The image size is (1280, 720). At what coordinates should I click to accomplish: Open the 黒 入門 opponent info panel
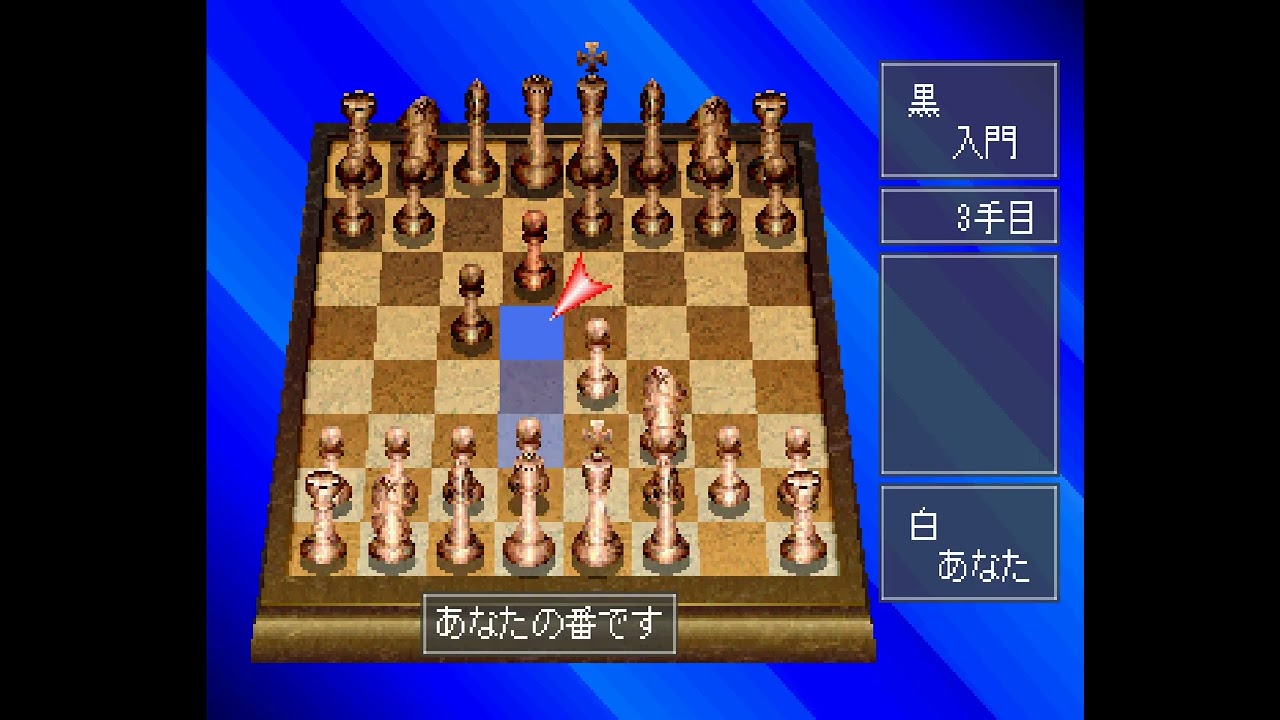[x=968, y=120]
